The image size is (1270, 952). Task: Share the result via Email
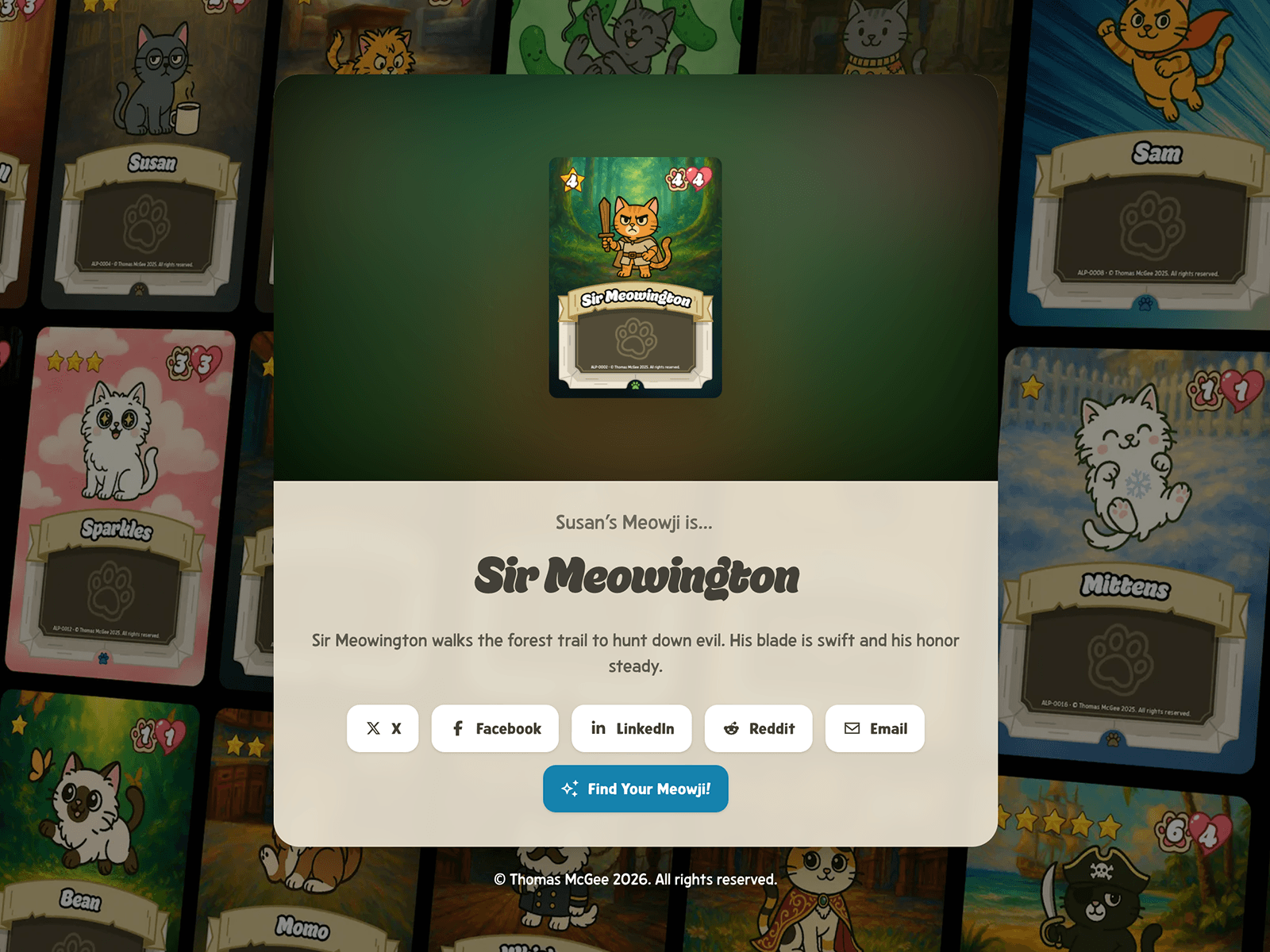pos(875,728)
